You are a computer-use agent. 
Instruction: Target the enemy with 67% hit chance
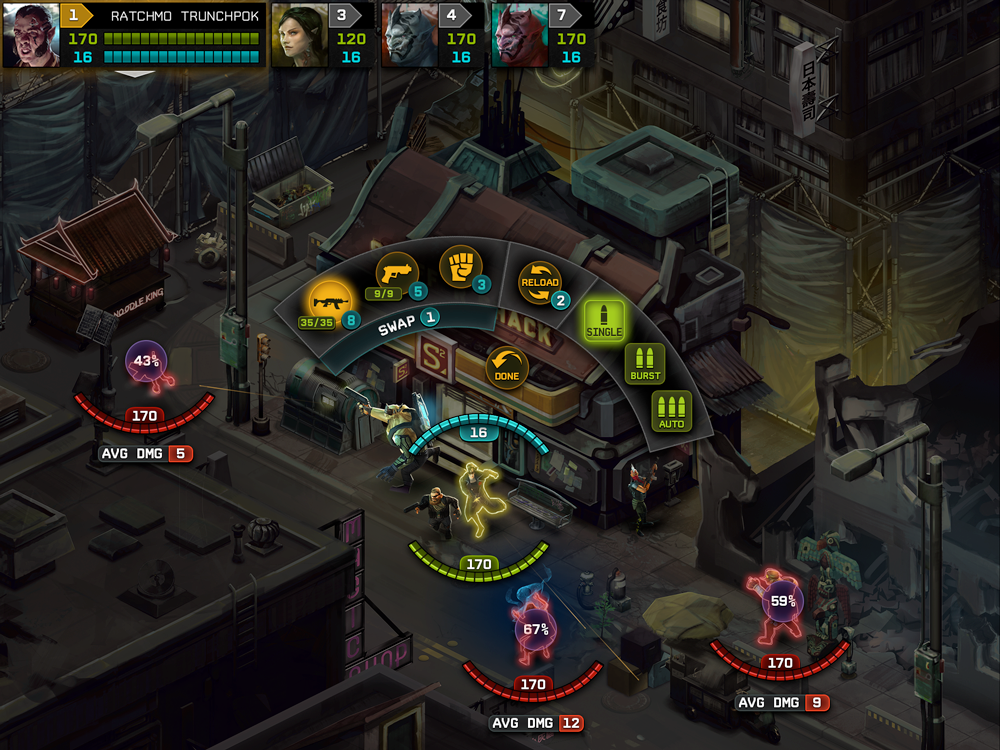pos(535,629)
